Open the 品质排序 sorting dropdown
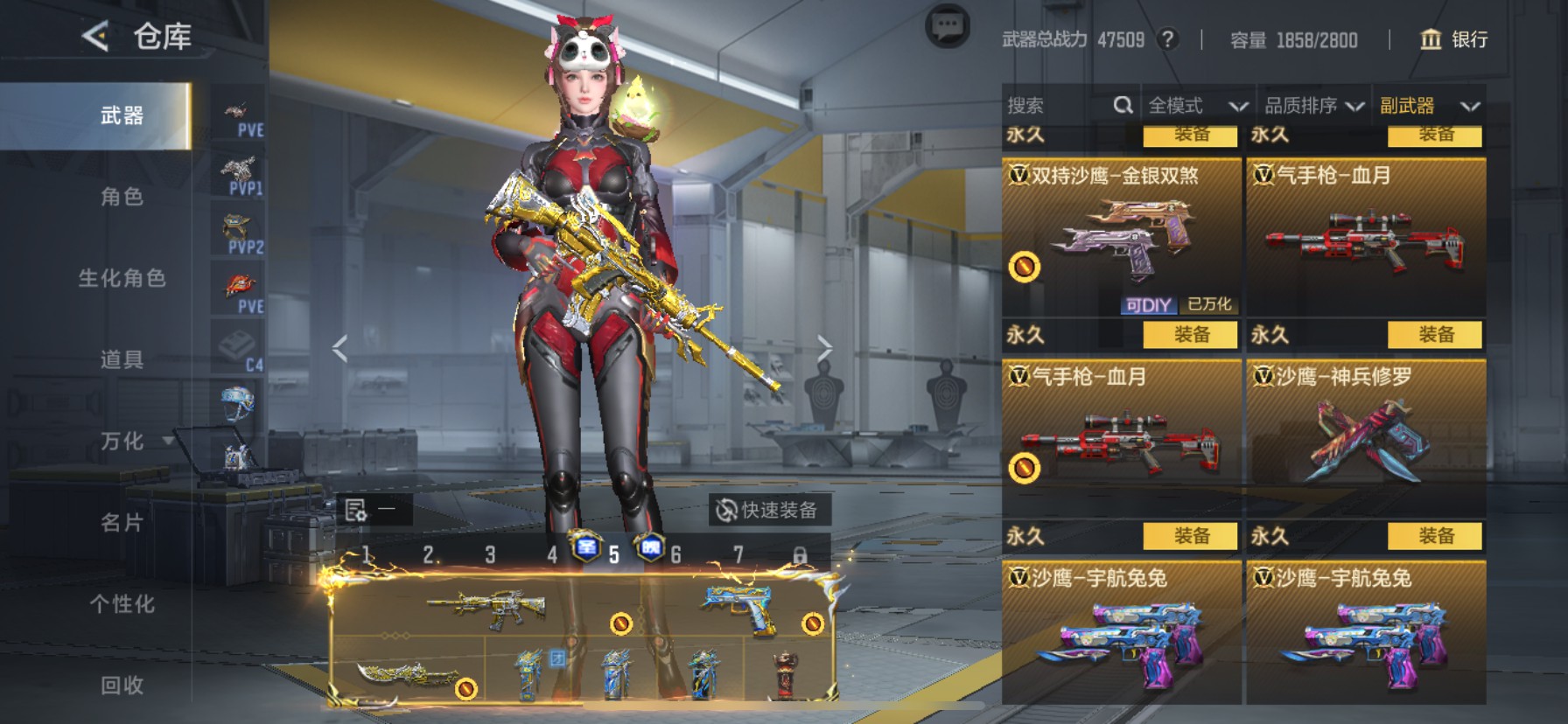The image size is (1568, 724). click(x=1311, y=106)
